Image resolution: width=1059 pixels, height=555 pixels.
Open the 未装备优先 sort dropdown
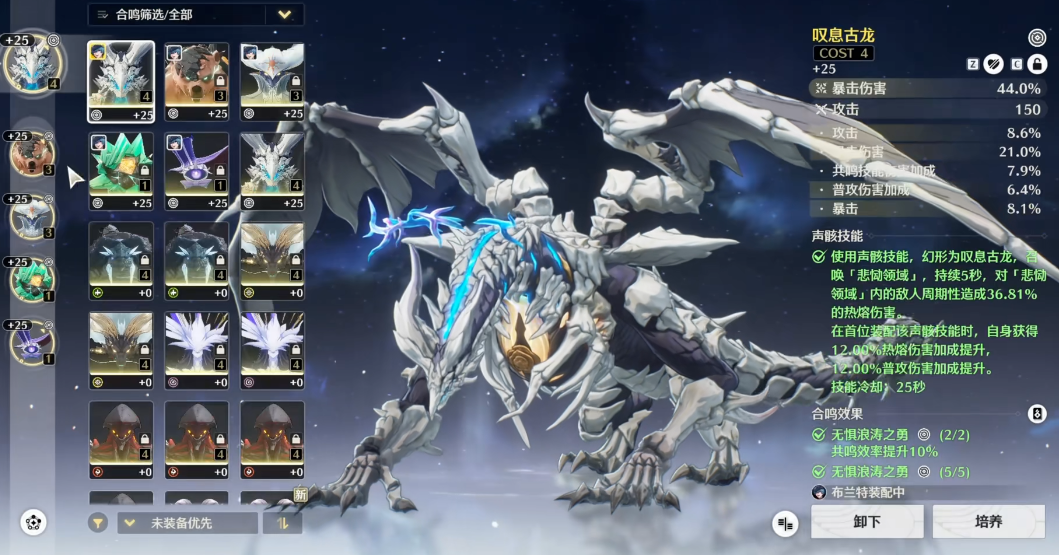coord(187,522)
